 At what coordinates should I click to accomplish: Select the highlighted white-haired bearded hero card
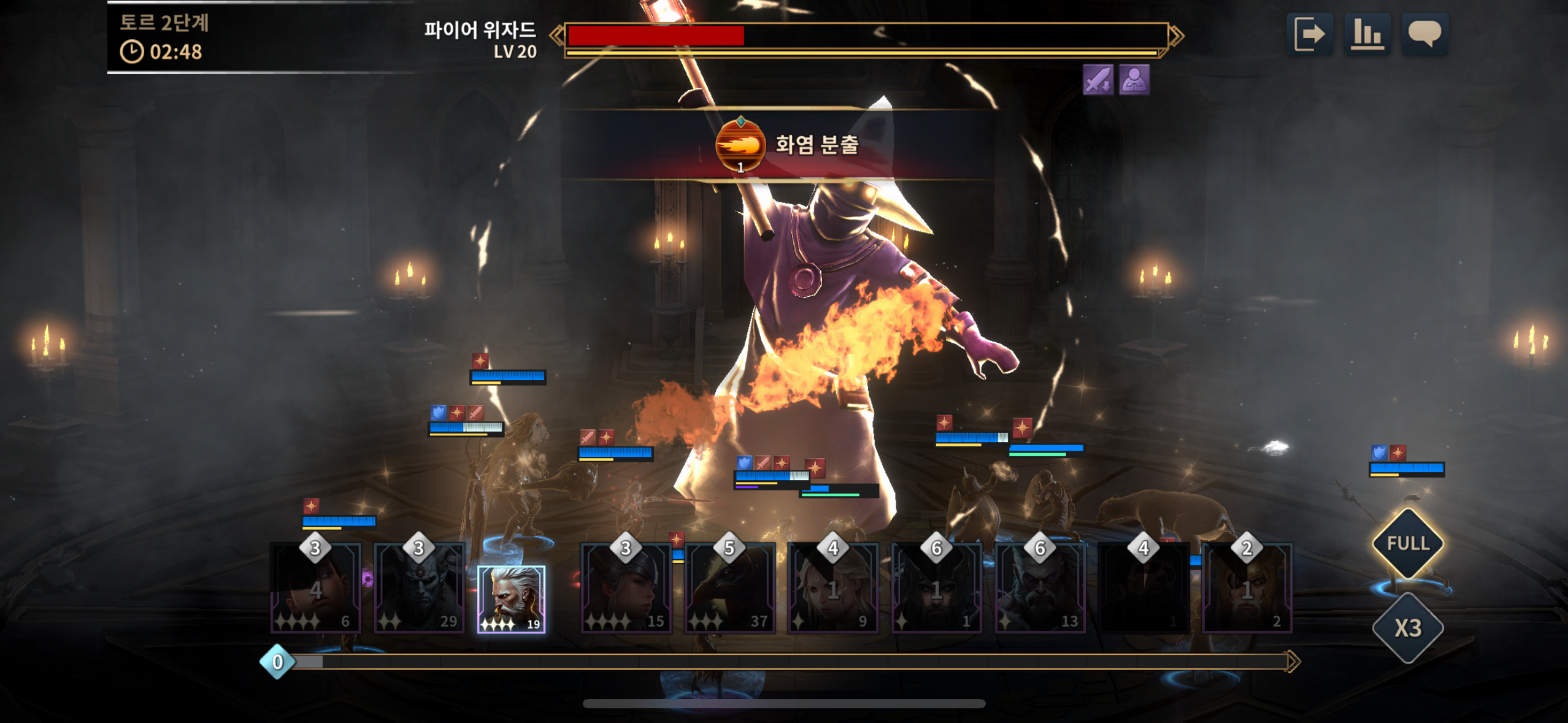click(511, 599)
